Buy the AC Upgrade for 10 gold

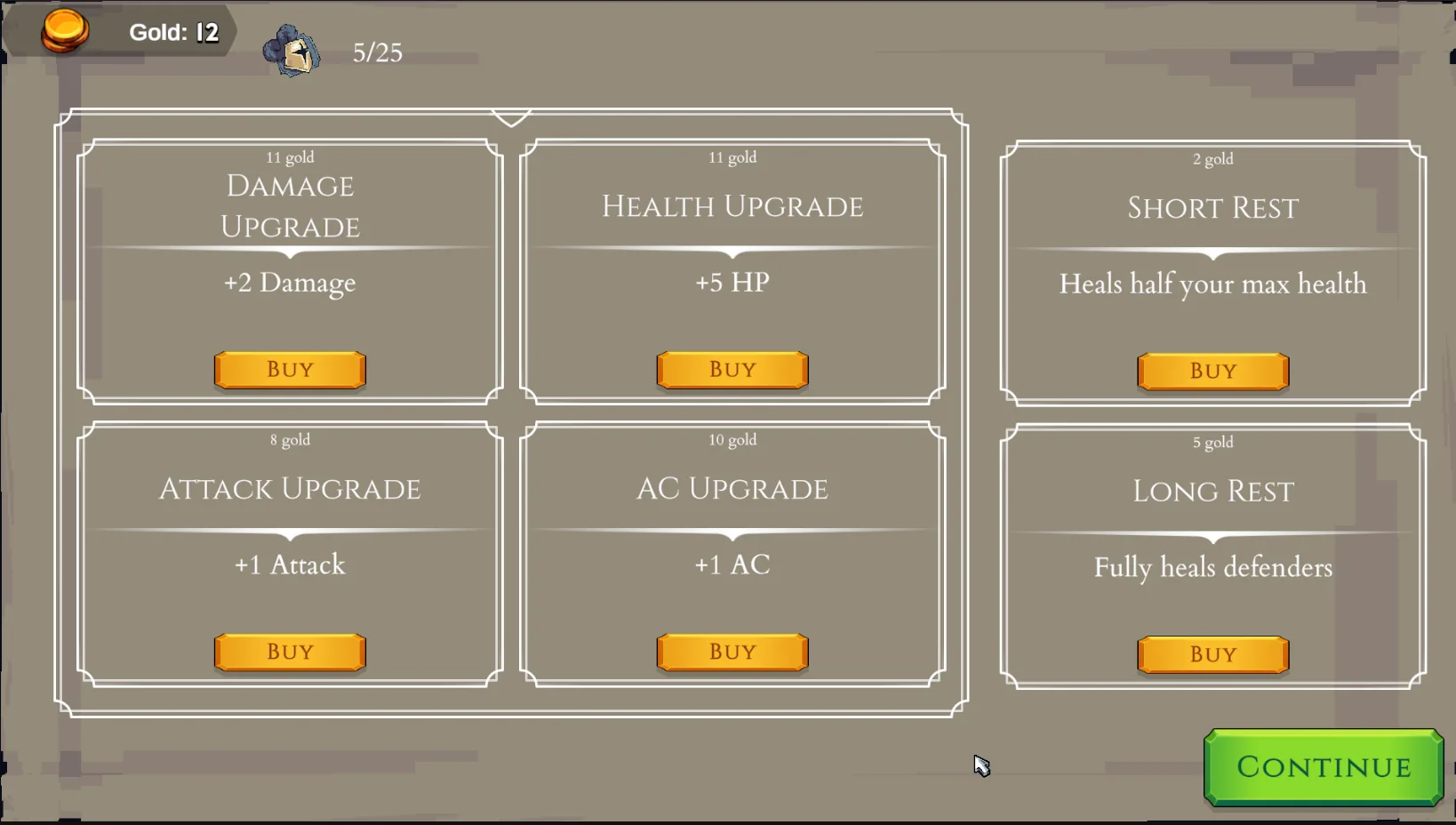coord(732,652)
